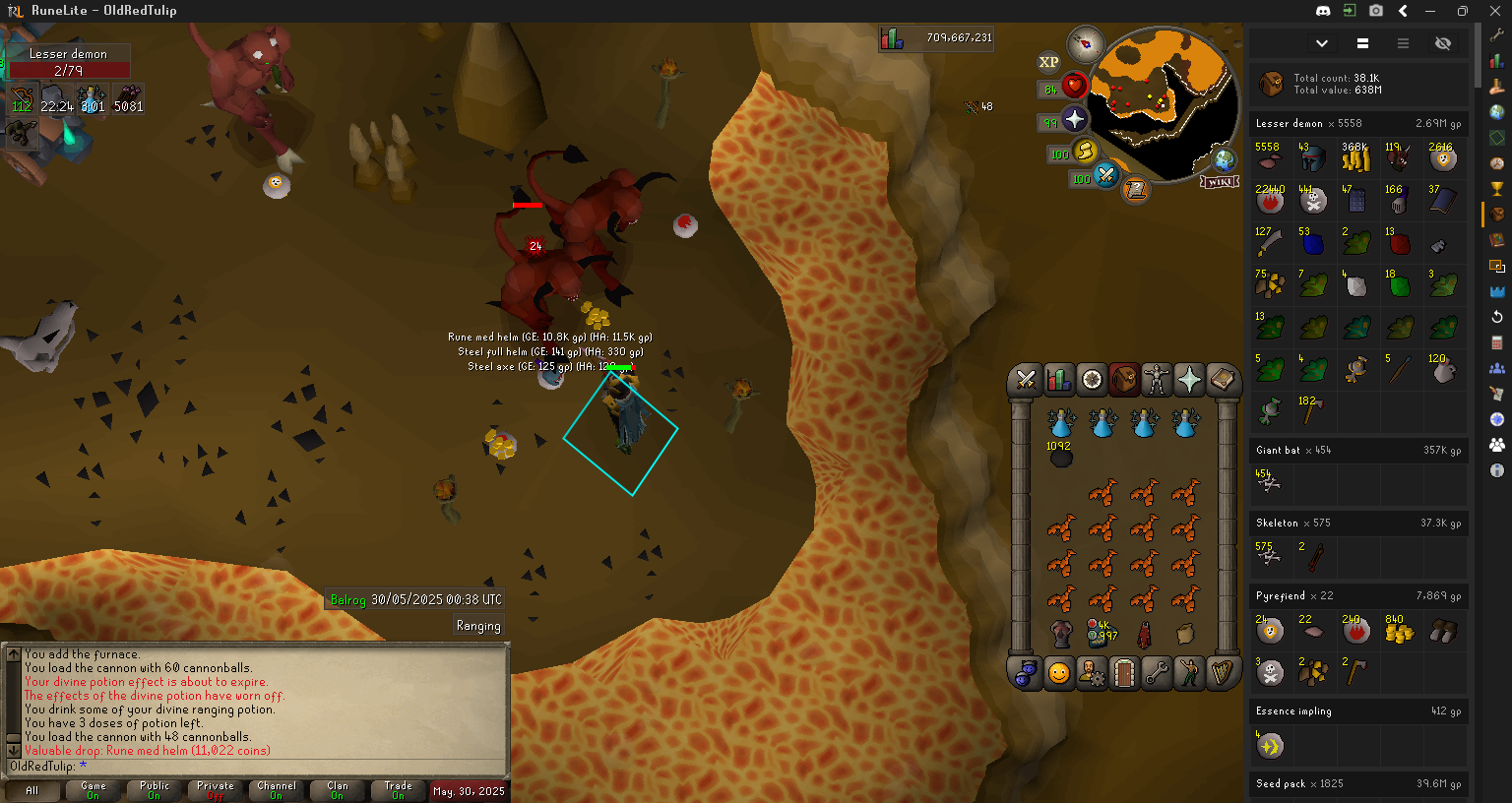
Task: Activate quick prayers orb
Action: 1074,120
